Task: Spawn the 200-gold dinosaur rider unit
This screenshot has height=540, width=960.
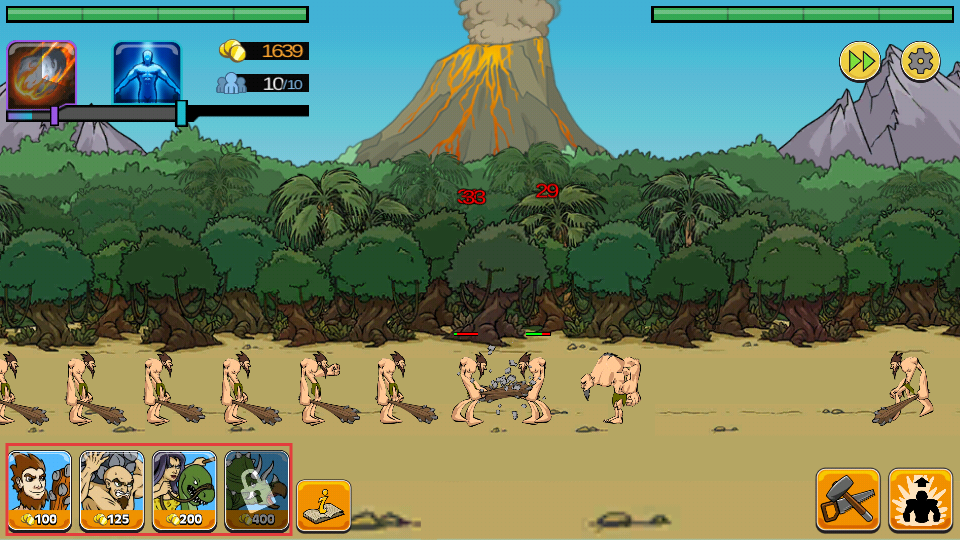Action: [x=184, y=490]
